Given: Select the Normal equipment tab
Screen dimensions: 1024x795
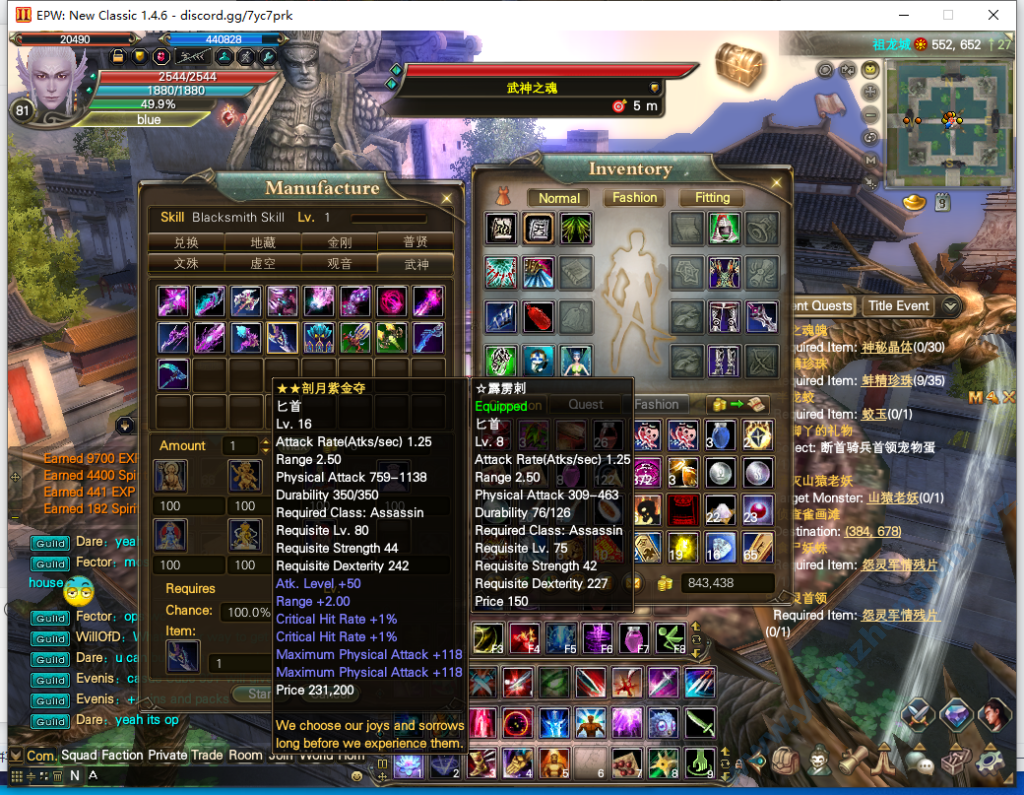Looking at the screenshot, I should pos(559,198).
